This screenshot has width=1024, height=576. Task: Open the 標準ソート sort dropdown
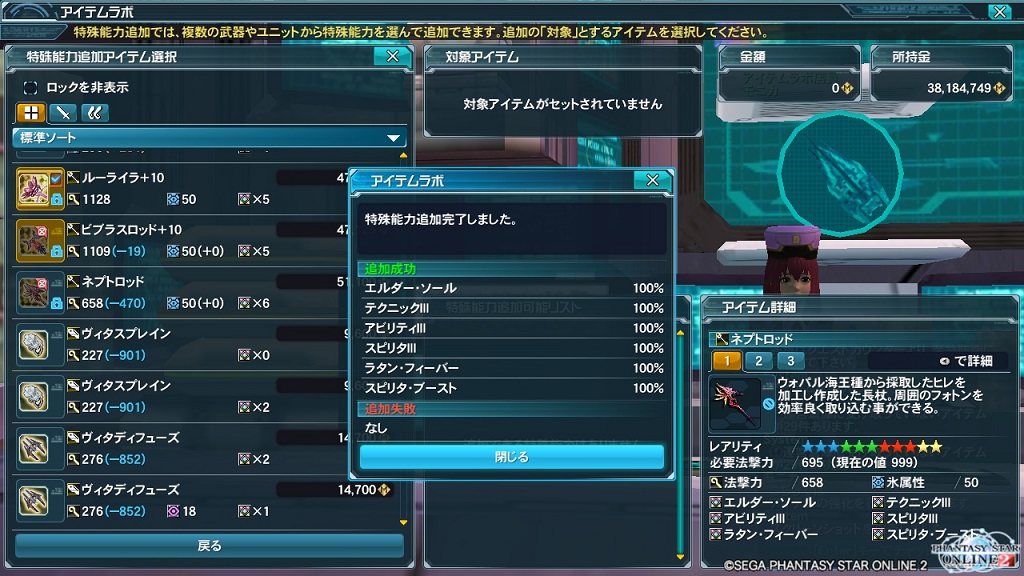(209, 138)
